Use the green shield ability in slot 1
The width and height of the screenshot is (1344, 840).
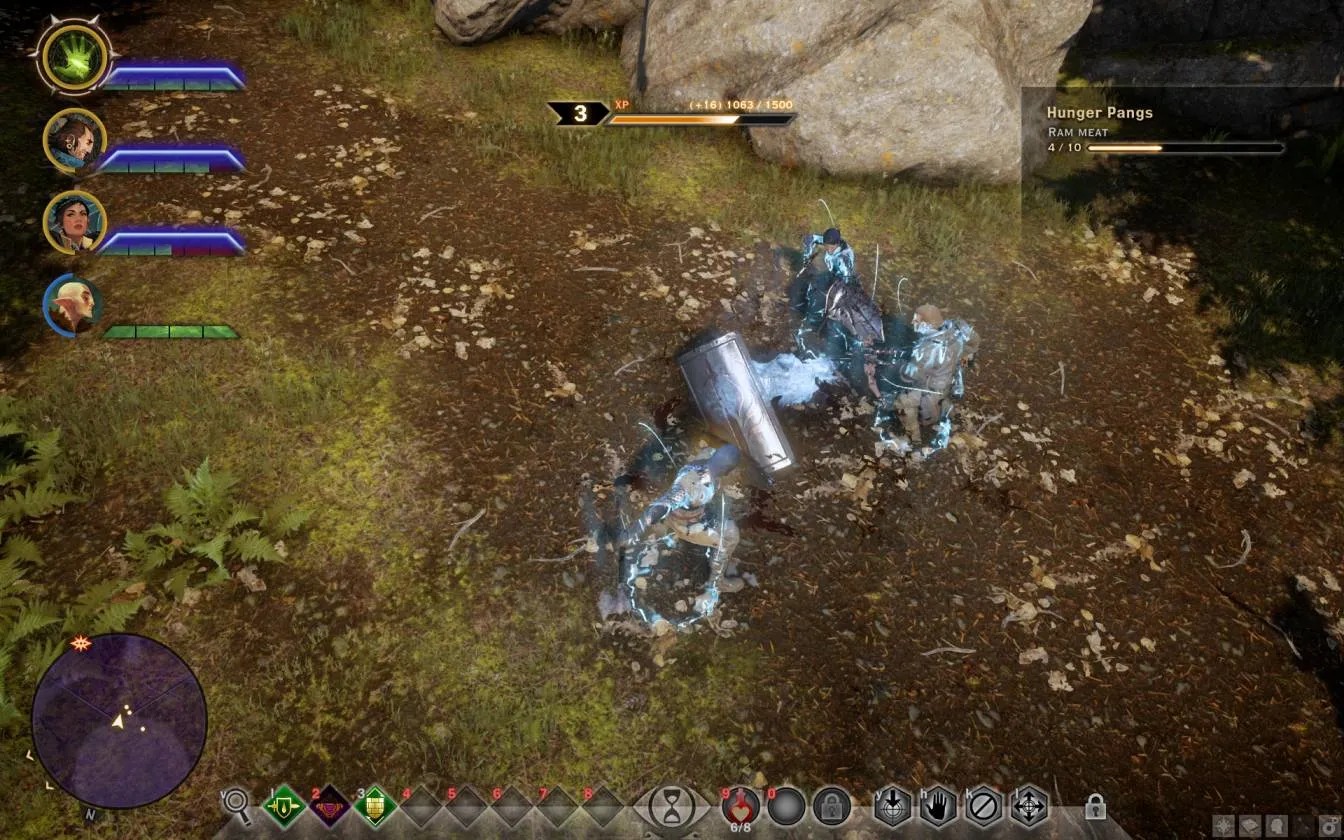coord(284,806)
